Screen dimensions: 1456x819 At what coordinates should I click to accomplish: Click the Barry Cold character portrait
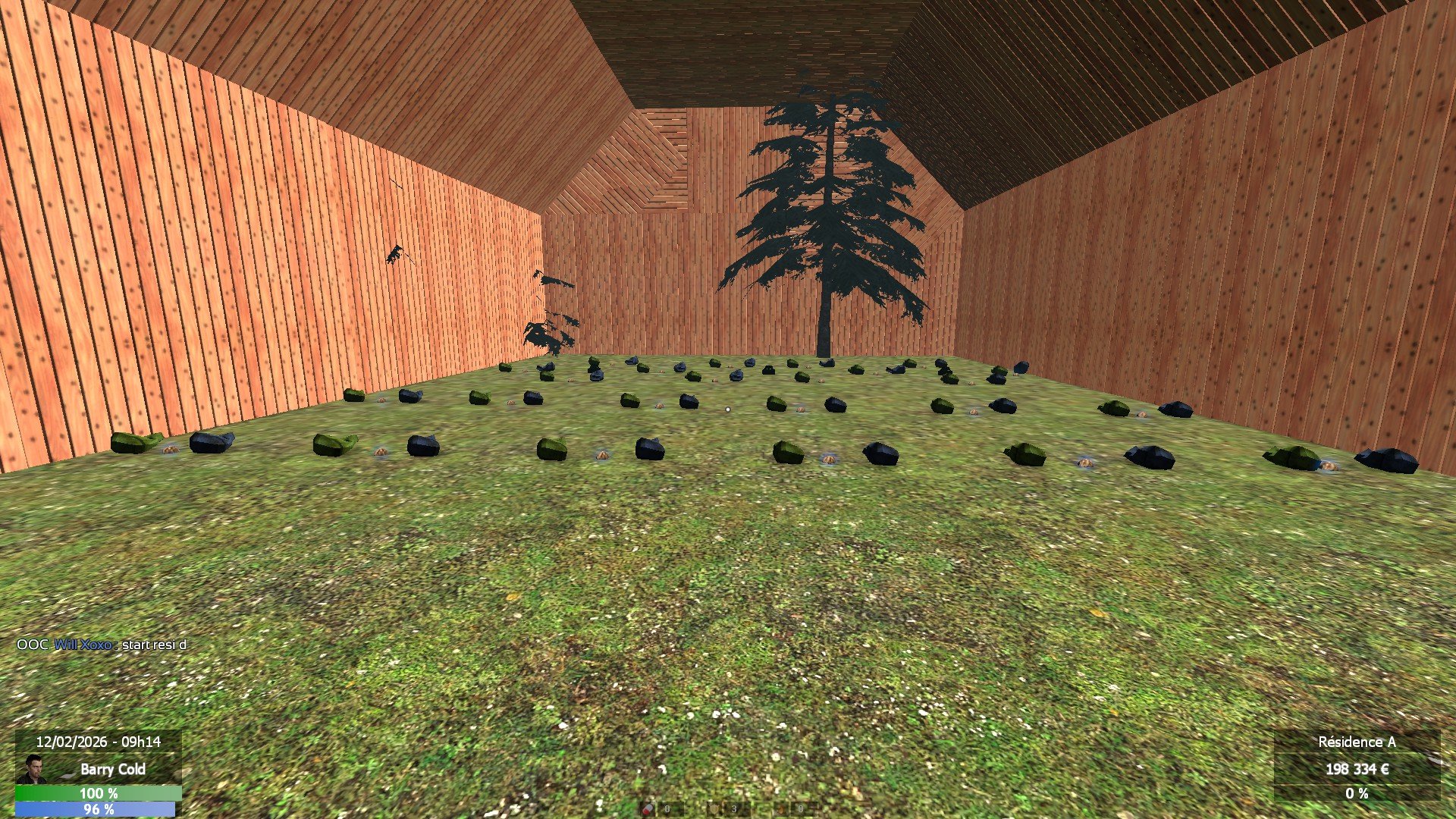coord(31,769)
